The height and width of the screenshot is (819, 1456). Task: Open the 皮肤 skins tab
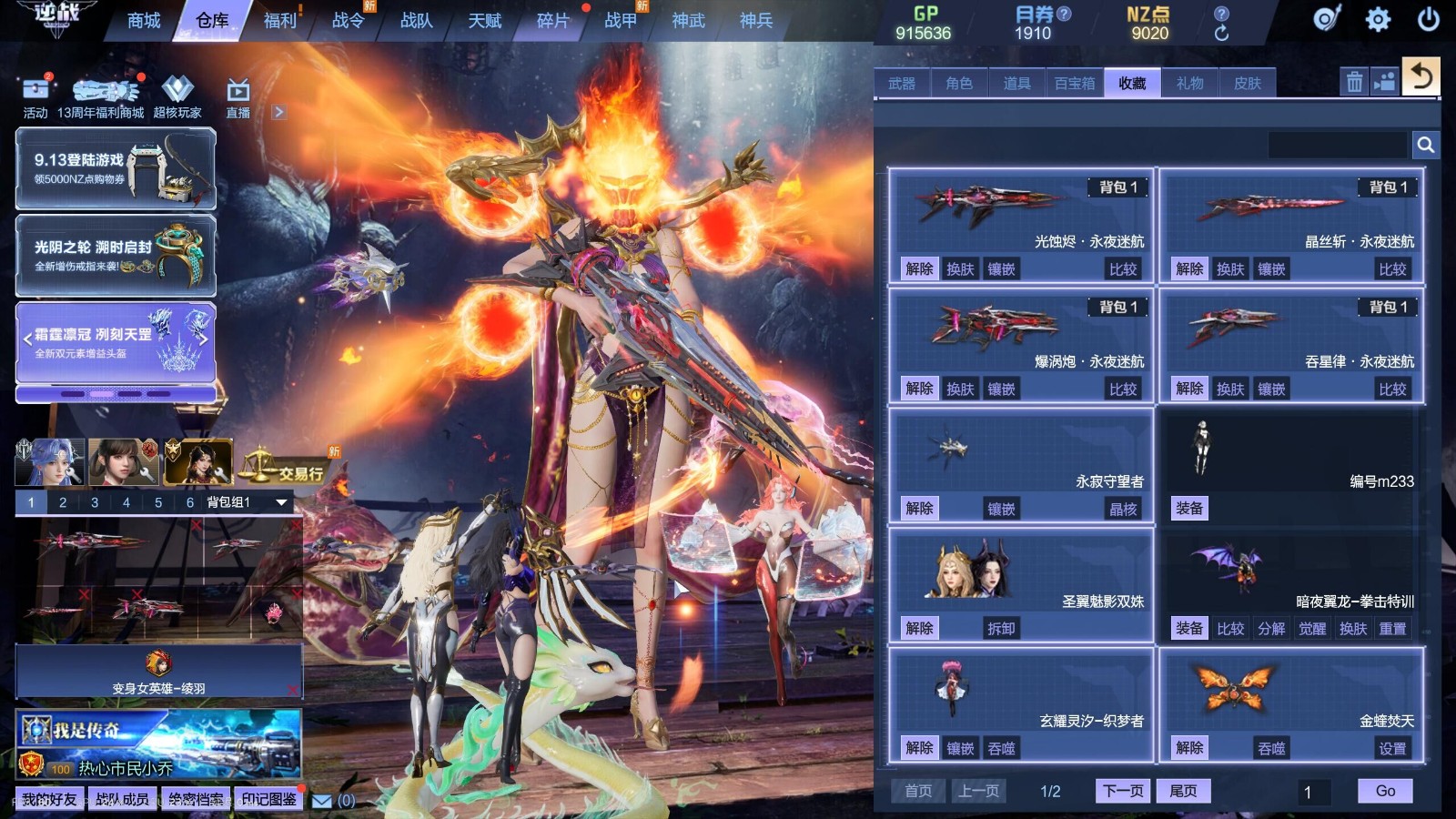1248,84
